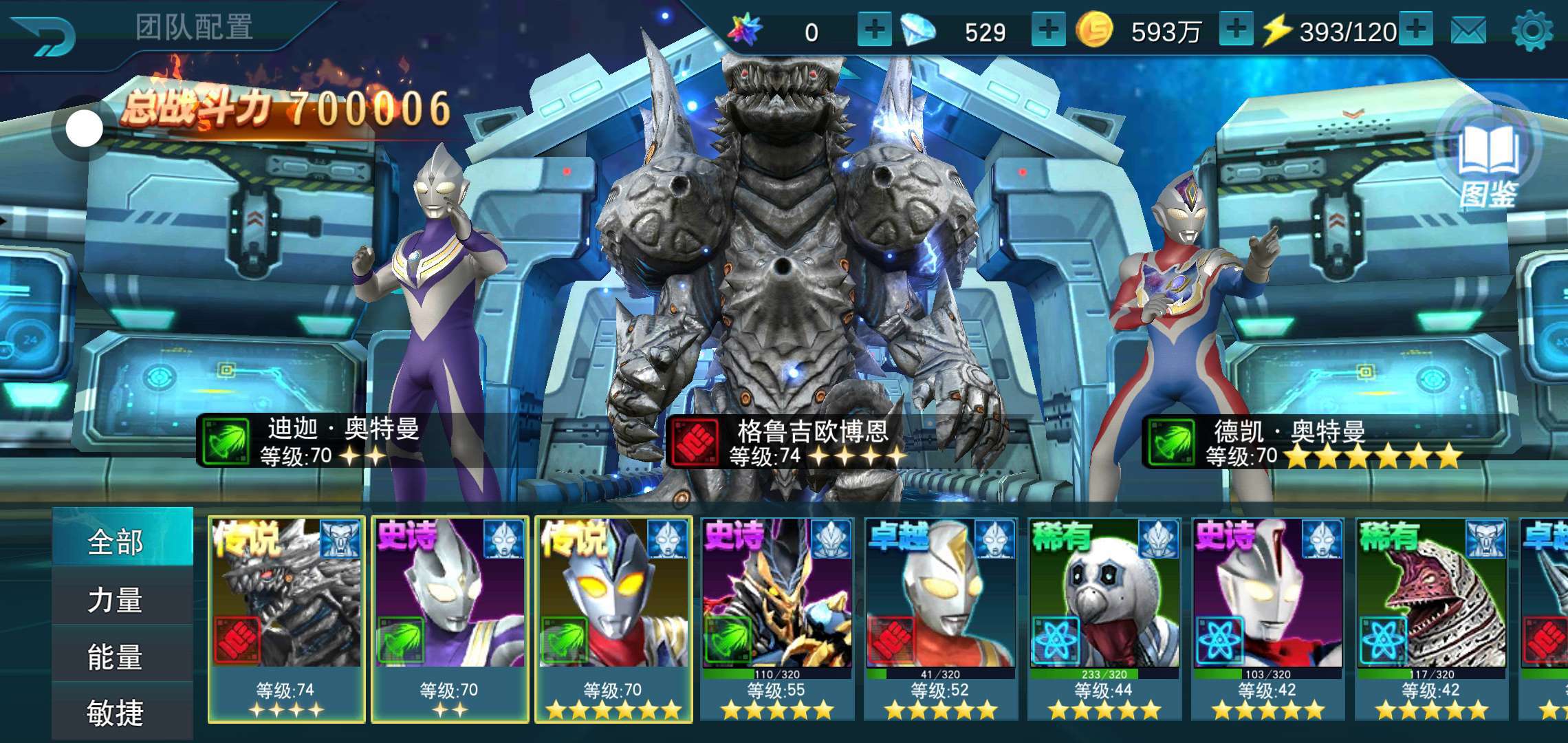Screen dimensions: 1568x743
Task: Tap the white floating assist circle
Action: tap(85, 129)
